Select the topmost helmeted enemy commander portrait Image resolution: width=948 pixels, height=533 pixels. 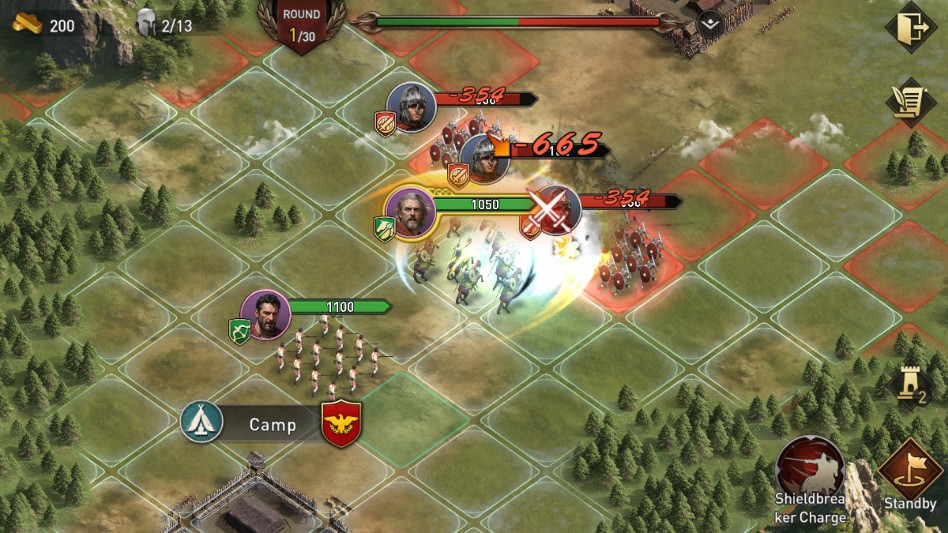[411, 107]
